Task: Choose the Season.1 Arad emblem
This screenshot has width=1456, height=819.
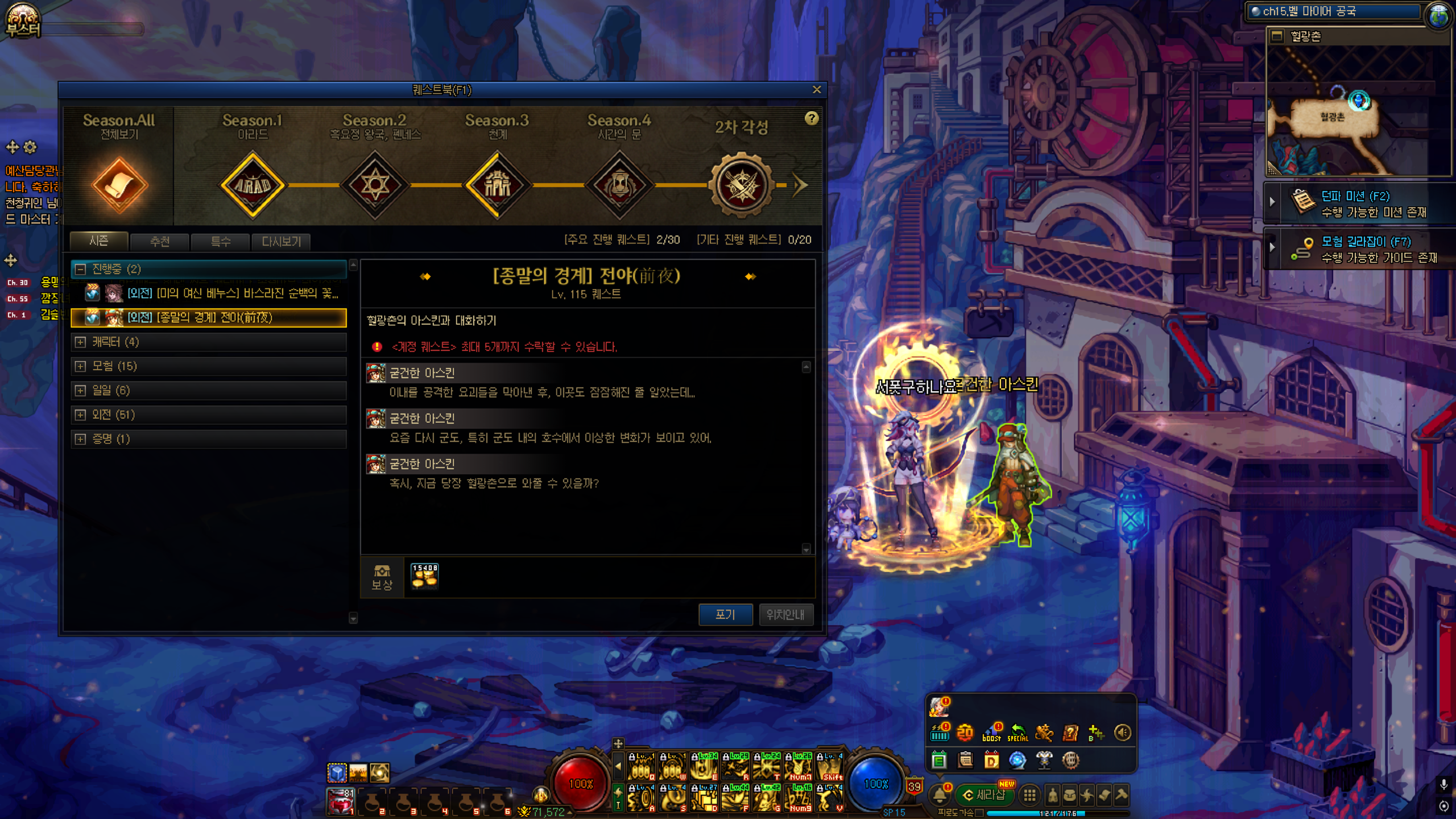Action: coord(253,185)
